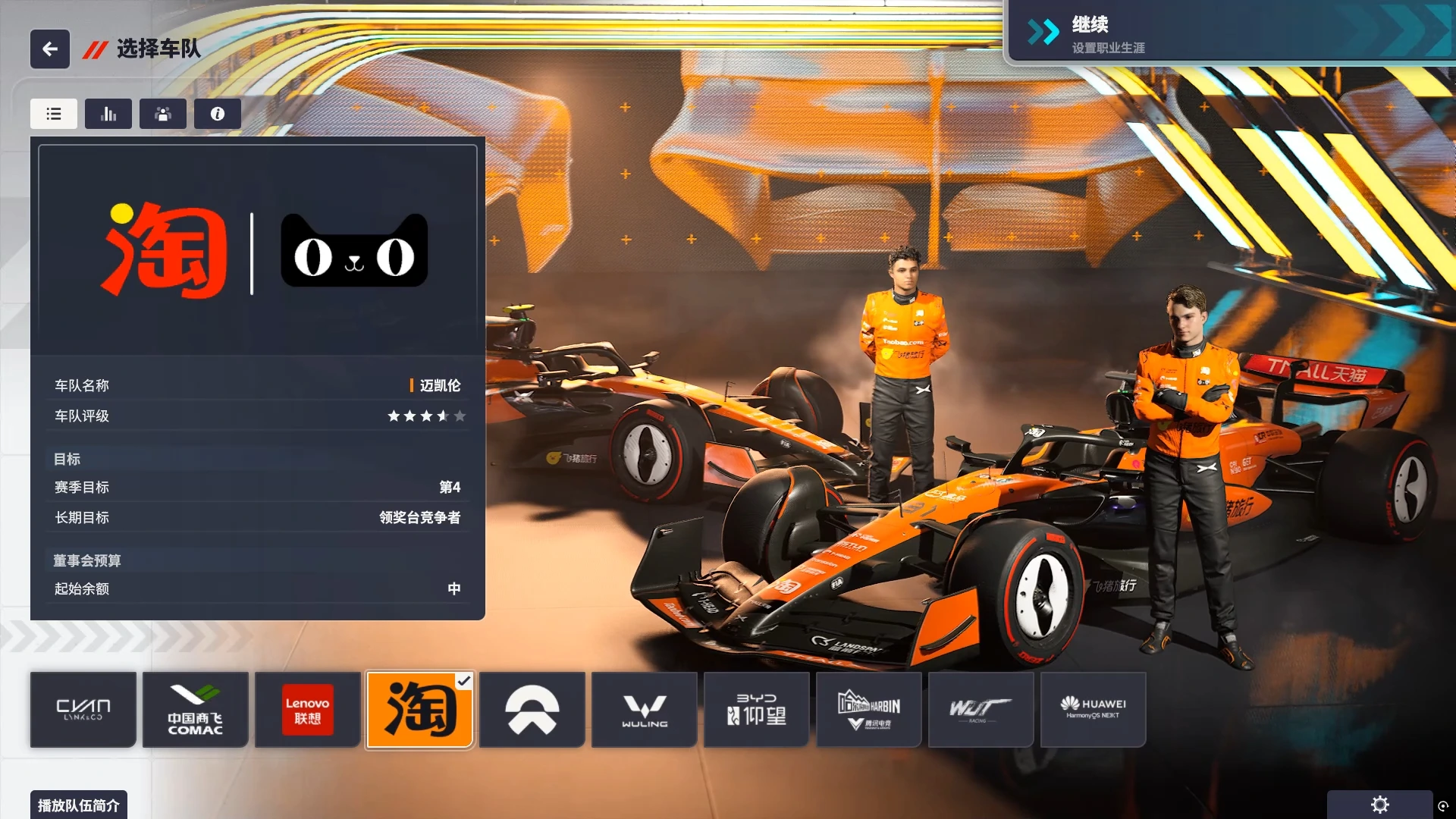The image size is (1456, 819).
Task: Choose the NIO logo team tile
Action: pyautogui.click(x=532, y=710)
